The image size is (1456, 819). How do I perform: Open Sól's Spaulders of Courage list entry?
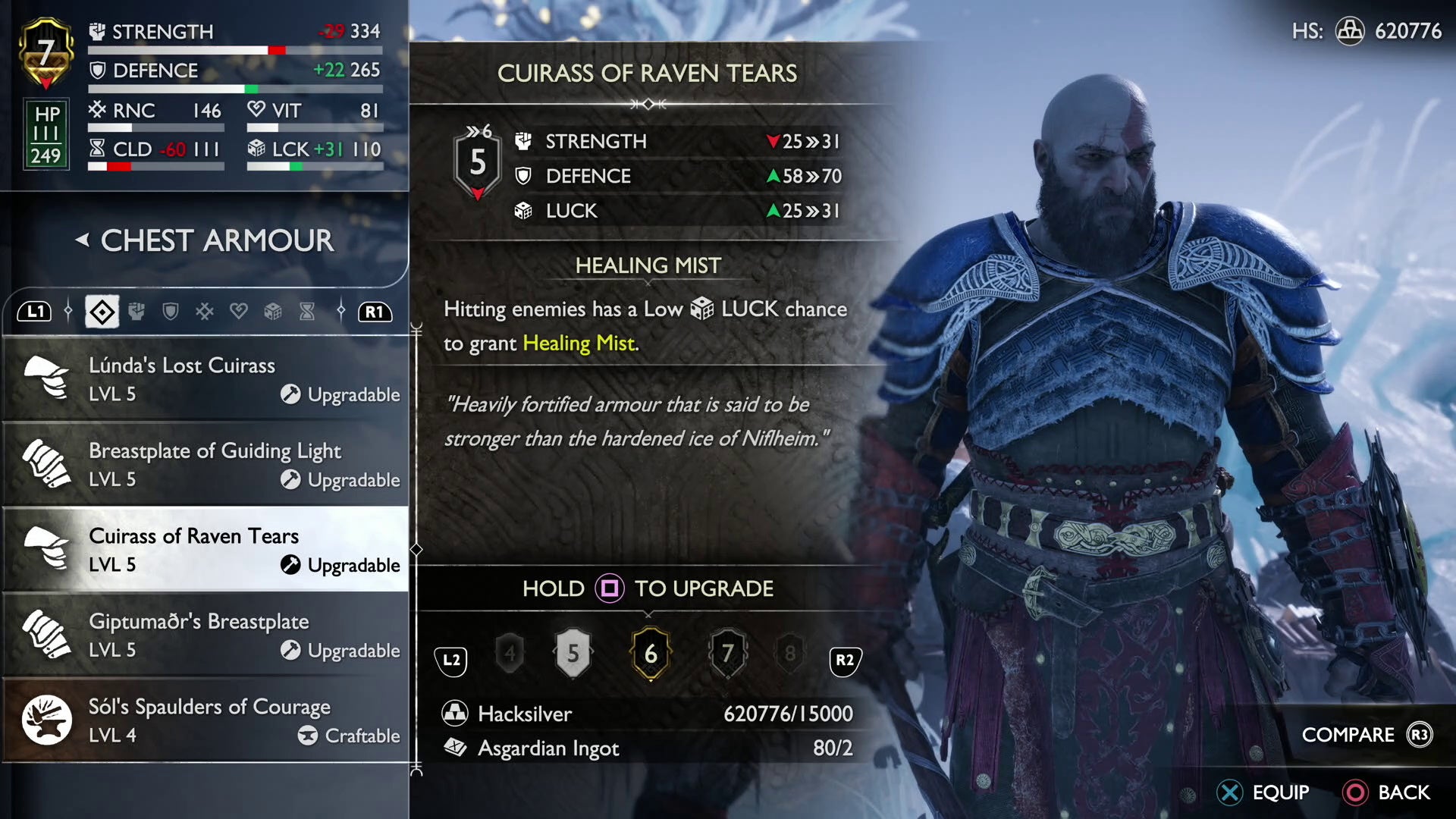click(x=205, y=720)
